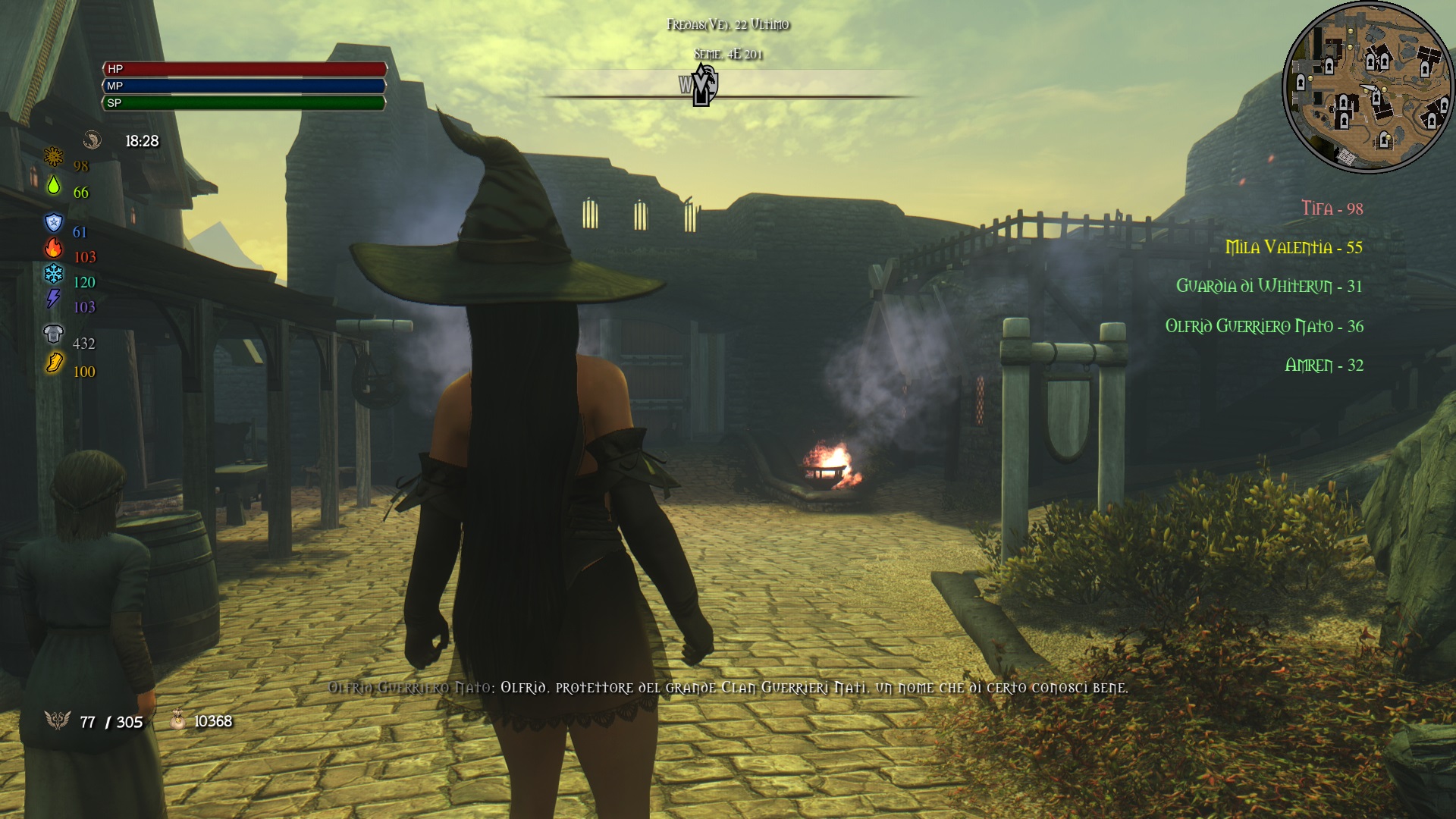Open the gold pouch icon near 10368
Image resolution: width=1456 pixels, height=819 pixels.
(179, 720)
